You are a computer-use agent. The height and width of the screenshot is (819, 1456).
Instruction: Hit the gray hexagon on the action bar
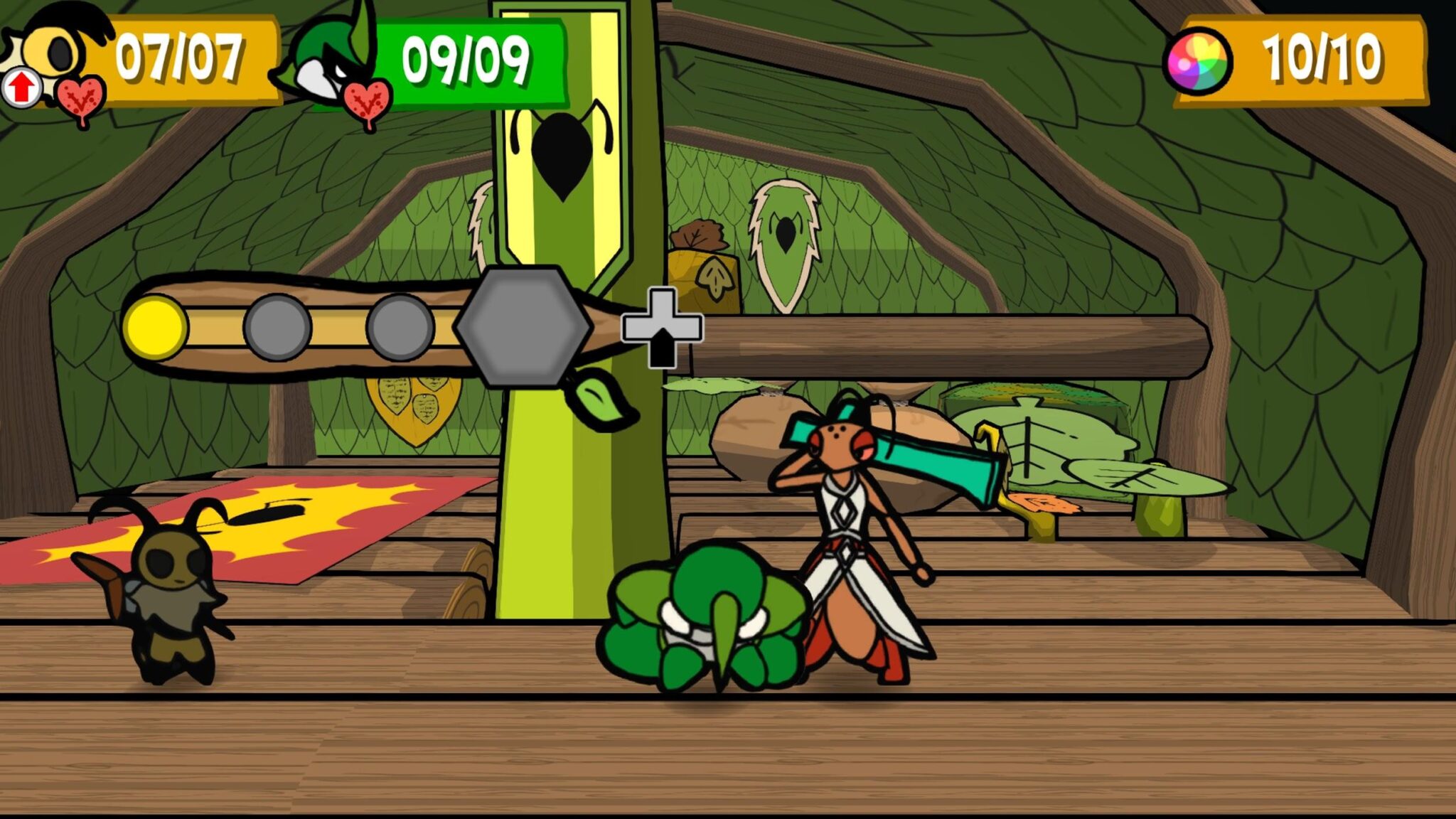click(x=523, y=326)
